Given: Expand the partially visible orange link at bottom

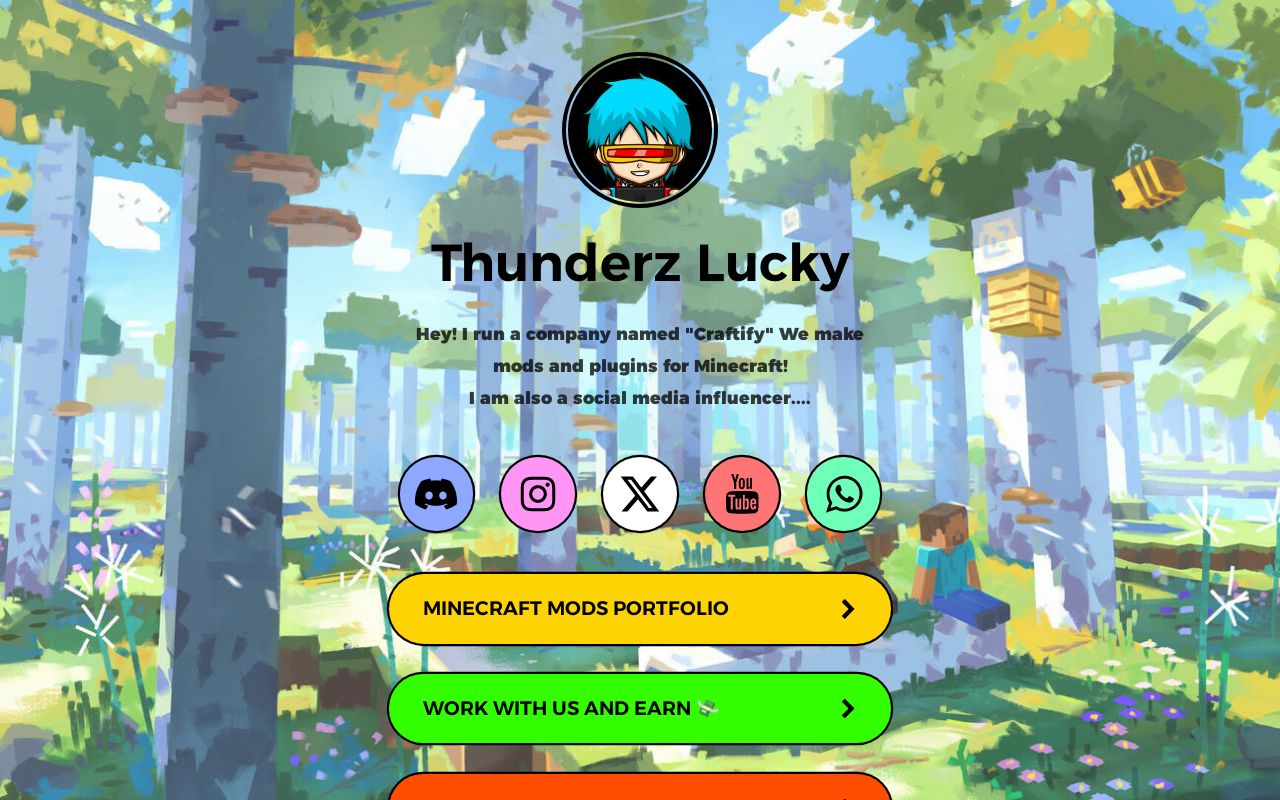Looking at the screenshot, I should 640,793.
